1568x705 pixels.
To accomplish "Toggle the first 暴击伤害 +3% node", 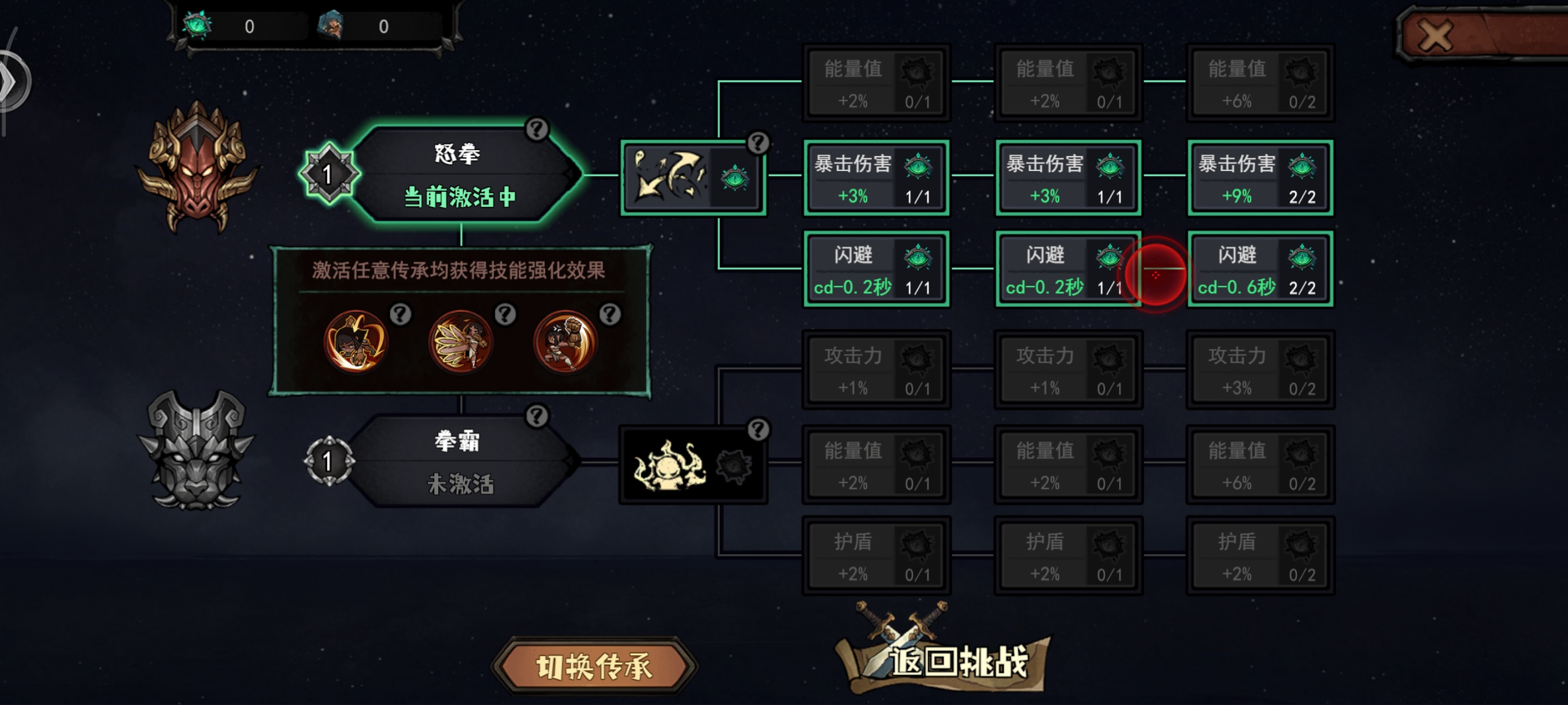I will (x=877, y=178).
